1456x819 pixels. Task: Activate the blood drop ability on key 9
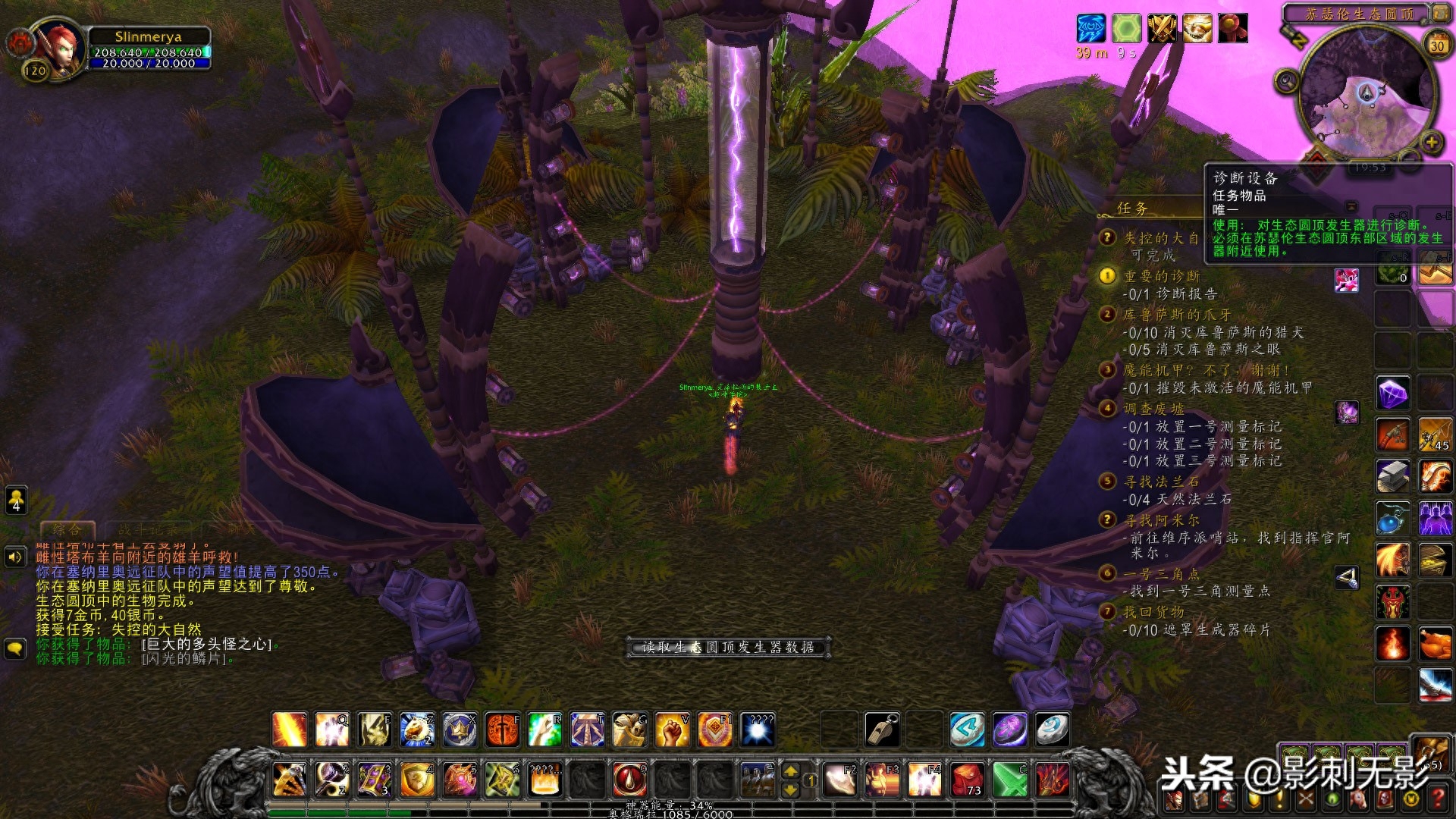[629, 780]
